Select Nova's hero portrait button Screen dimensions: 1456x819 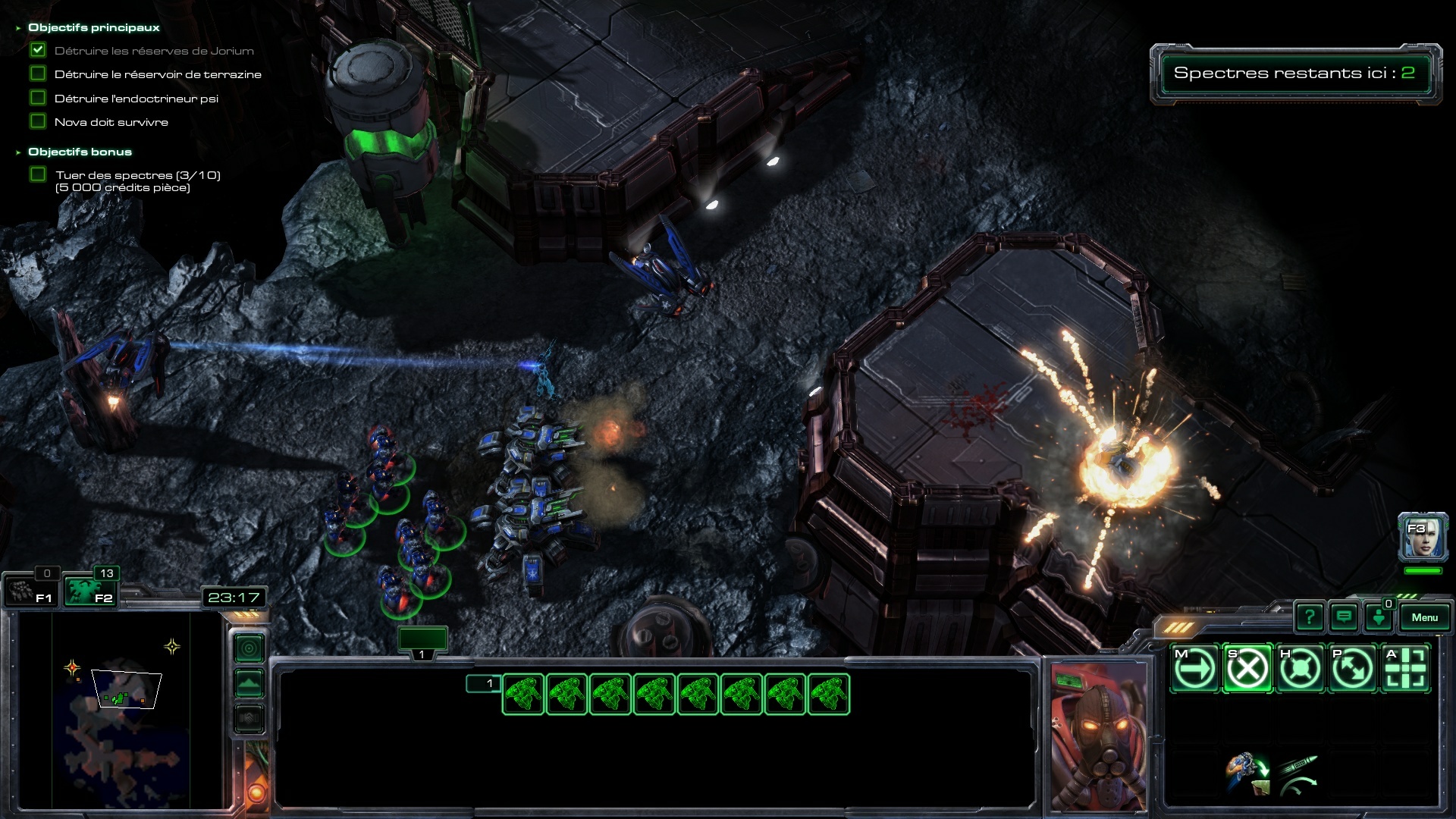point(1423,538)
